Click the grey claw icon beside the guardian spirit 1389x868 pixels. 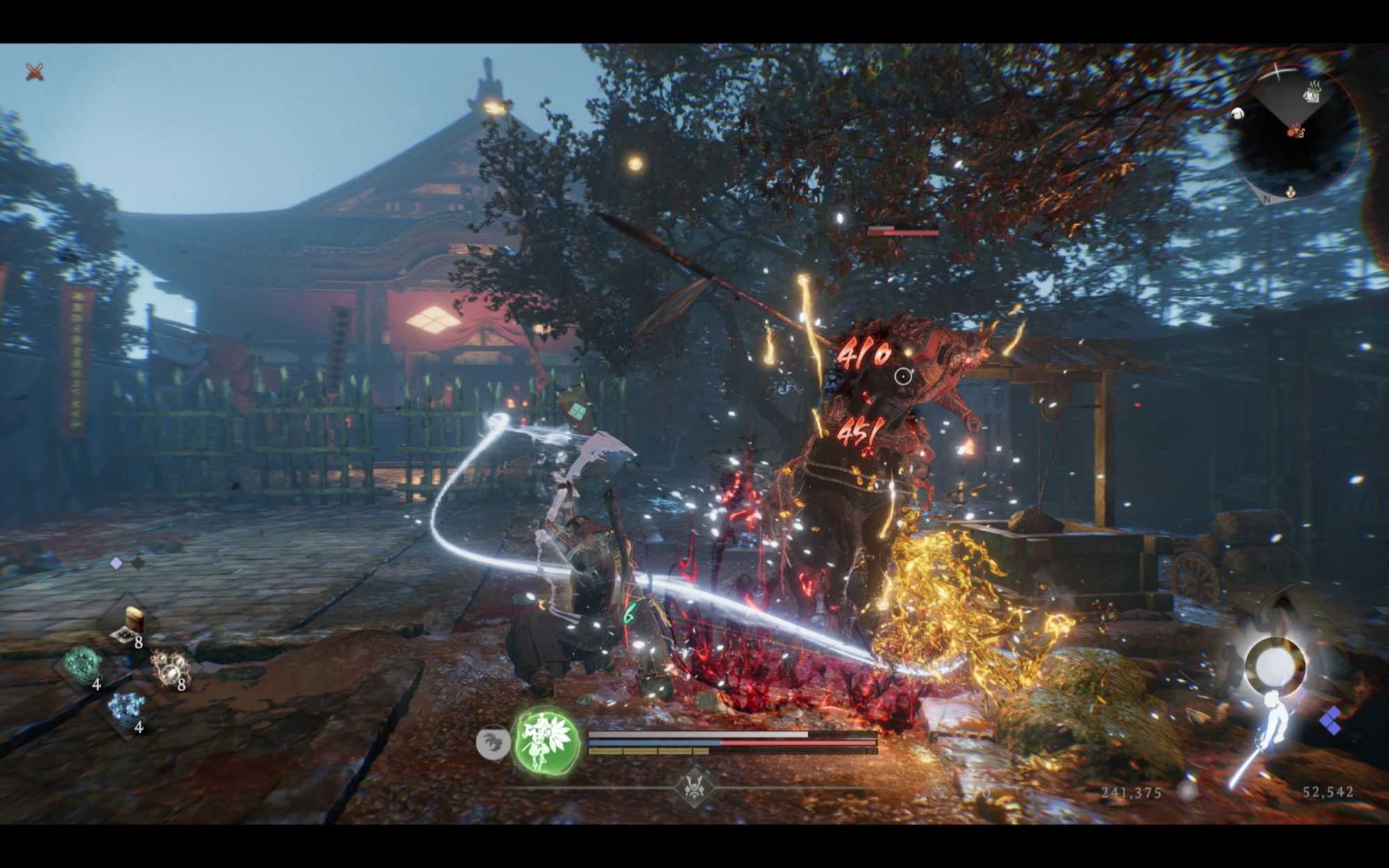pyautogui.click(x=492, y=742)
